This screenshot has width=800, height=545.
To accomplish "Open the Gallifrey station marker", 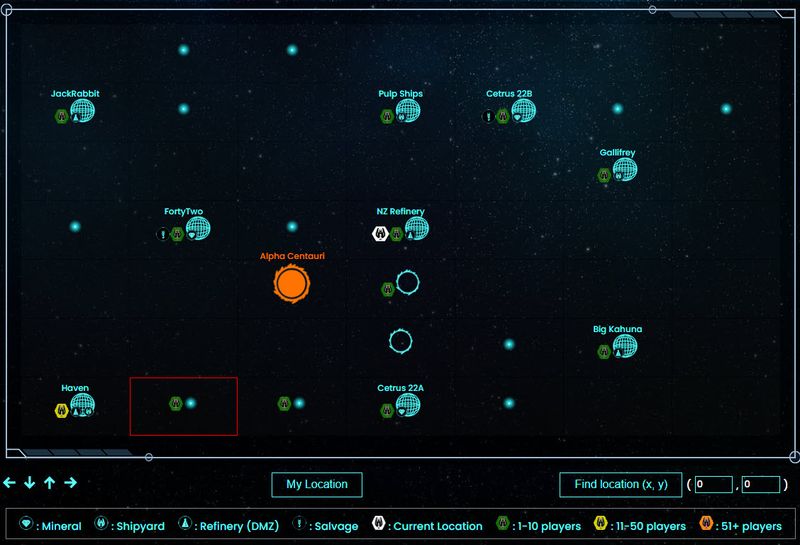I will 625,170.
